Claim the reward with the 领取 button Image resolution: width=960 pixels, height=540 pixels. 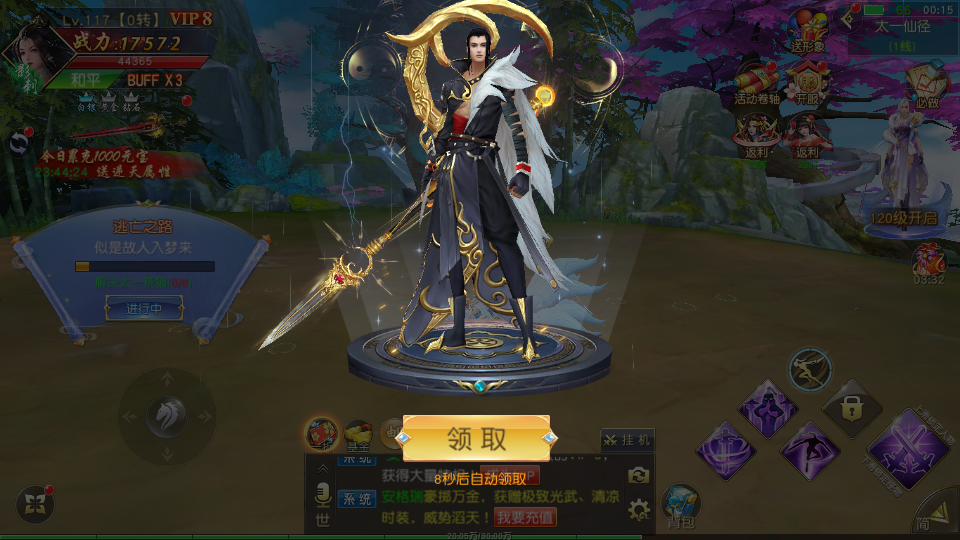click(476, 438)
